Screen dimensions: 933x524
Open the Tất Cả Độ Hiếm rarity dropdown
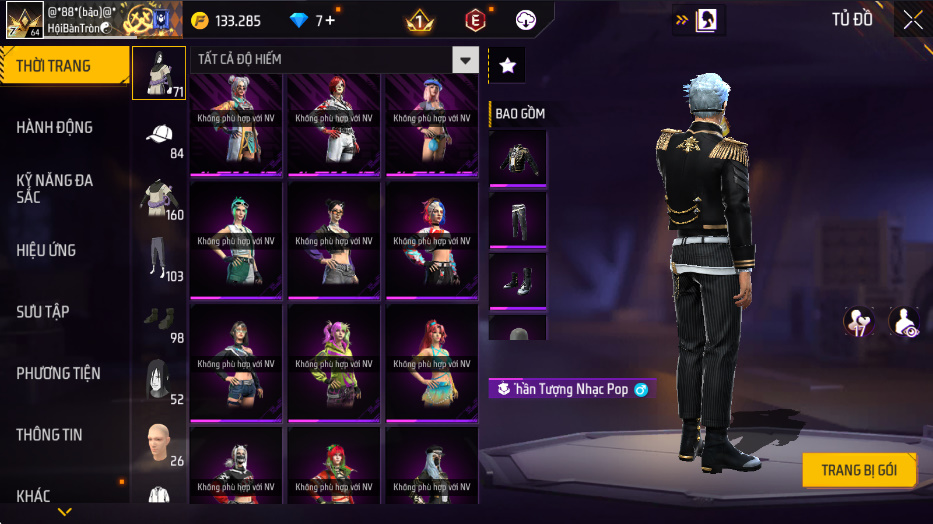click(465, 60)
